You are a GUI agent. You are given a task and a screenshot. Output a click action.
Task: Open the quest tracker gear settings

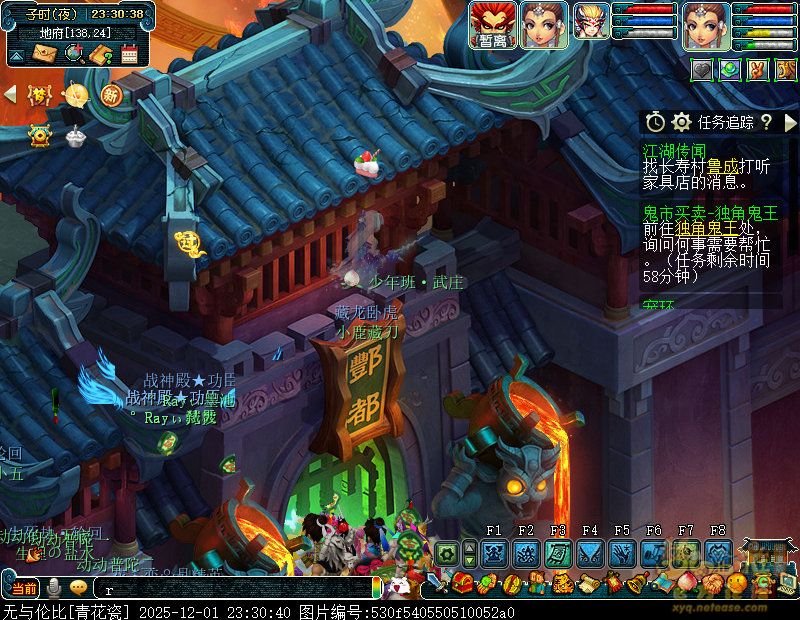[x=682, y=122]
